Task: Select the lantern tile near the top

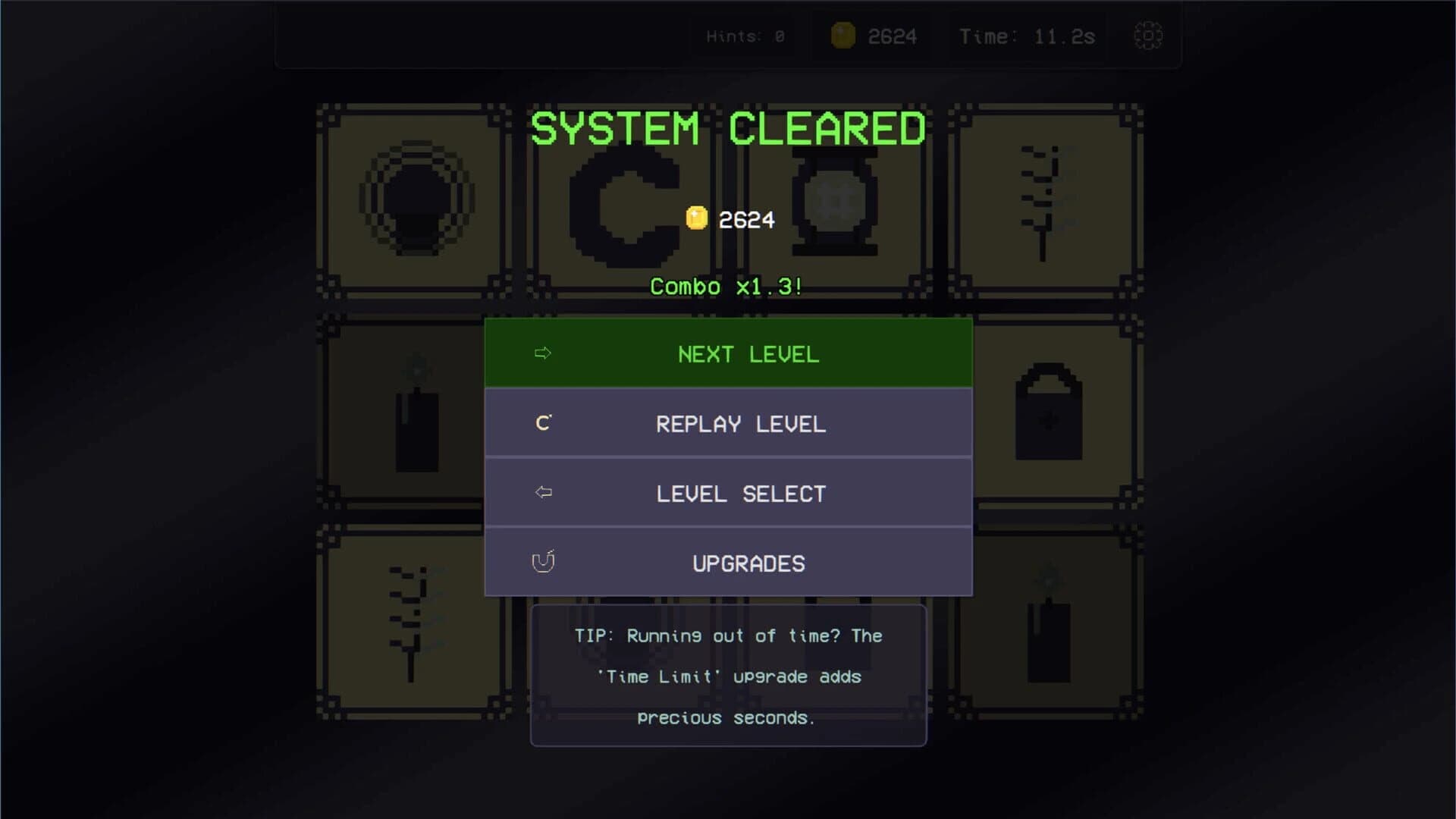Action: (x=834, y=201)
